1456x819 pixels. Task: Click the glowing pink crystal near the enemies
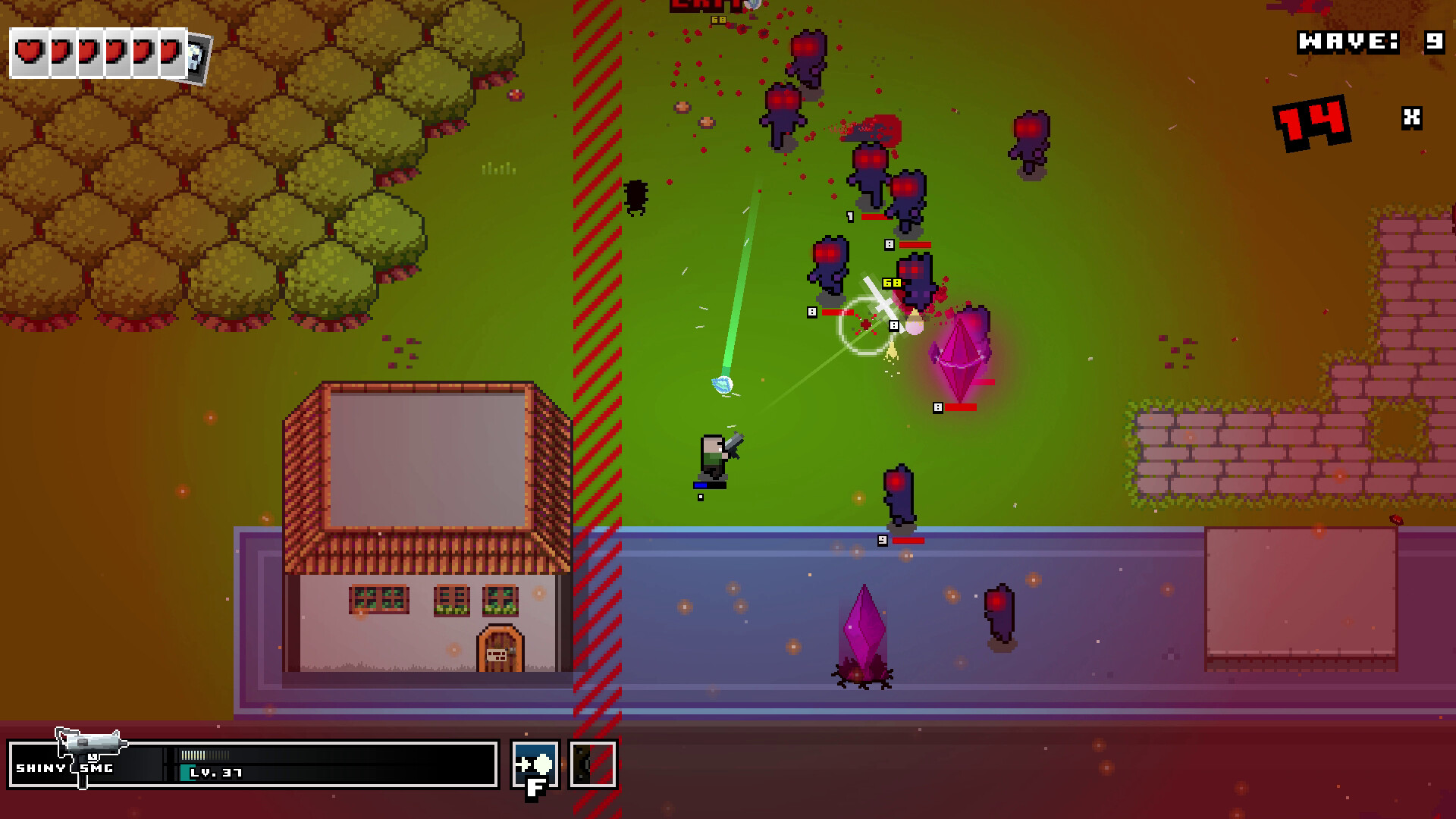point(962,356)
